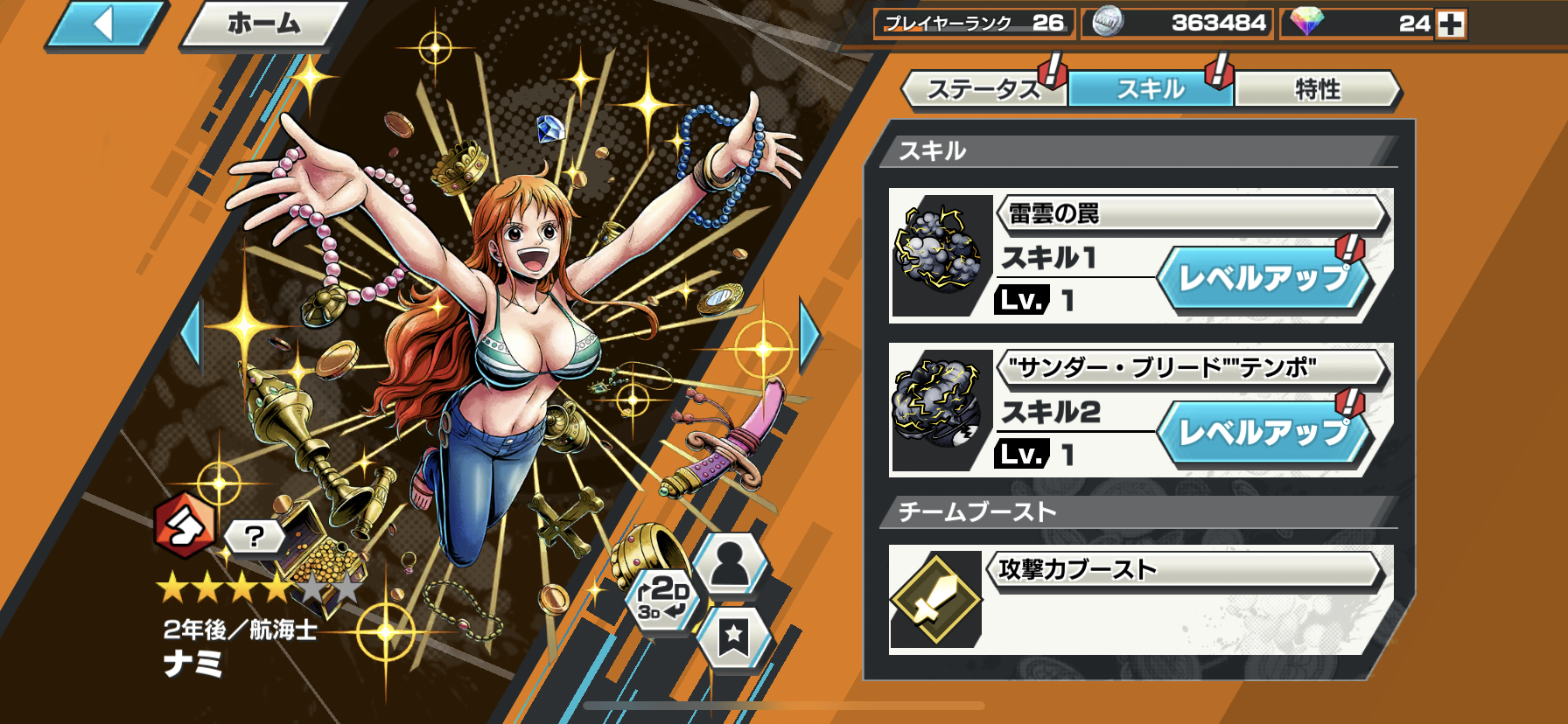Viewport: 1568px width, 724px height.
Task: Show the next character with right arrow
Action: pyautogui.click(x=810, y=333)
